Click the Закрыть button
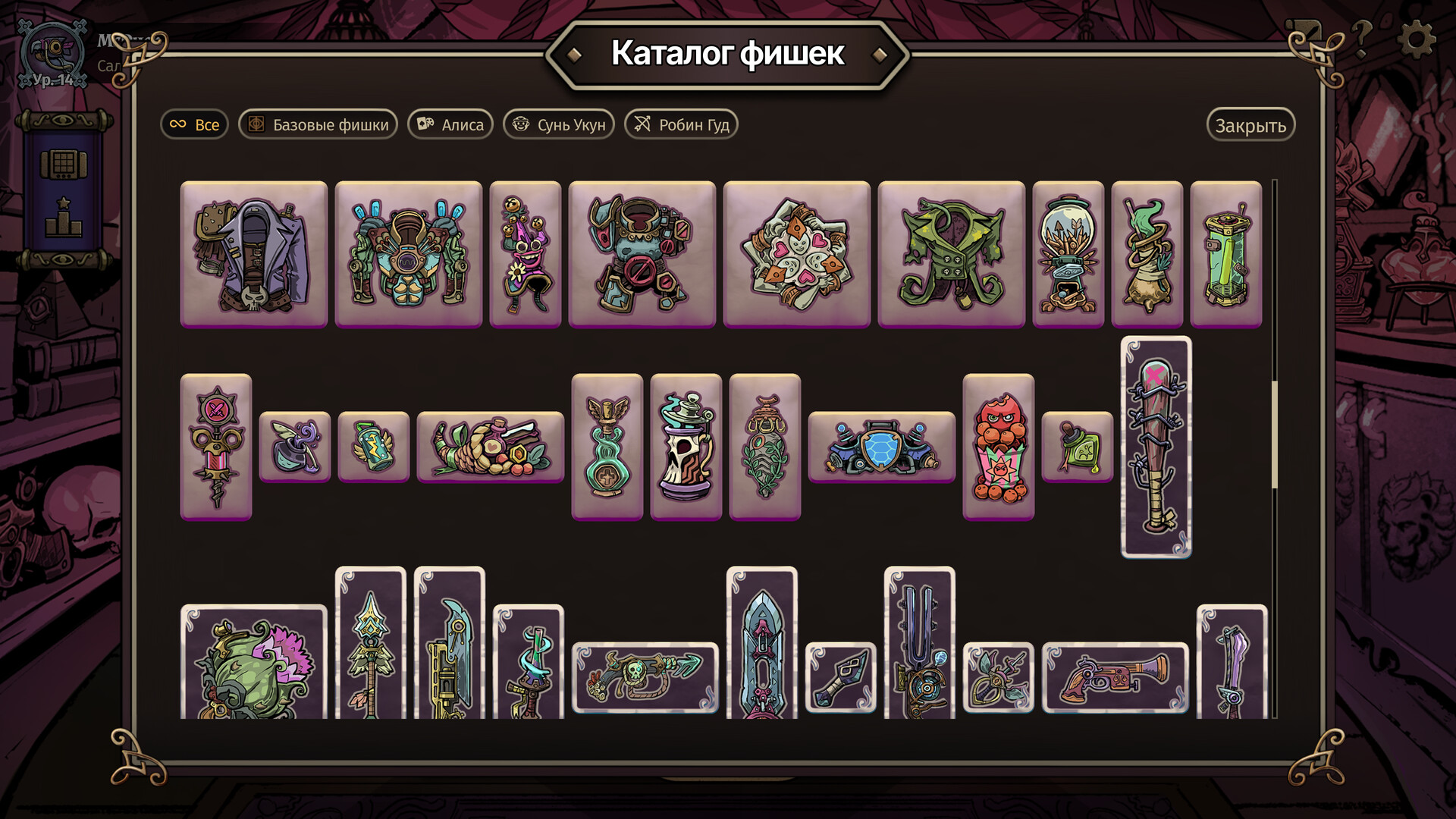The image size is (1456, 819). (1251, 124)
